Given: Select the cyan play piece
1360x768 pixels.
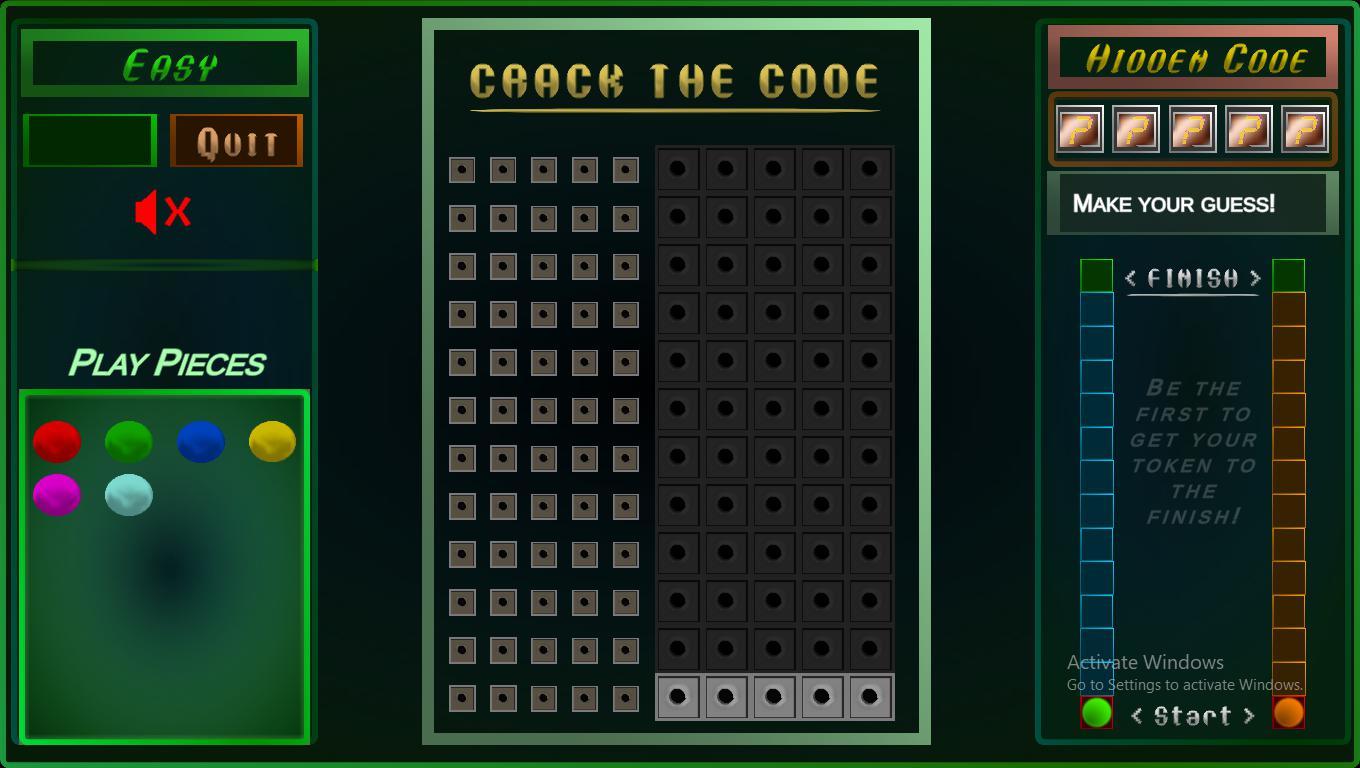Looking at the screenshot, I should 129,492.
